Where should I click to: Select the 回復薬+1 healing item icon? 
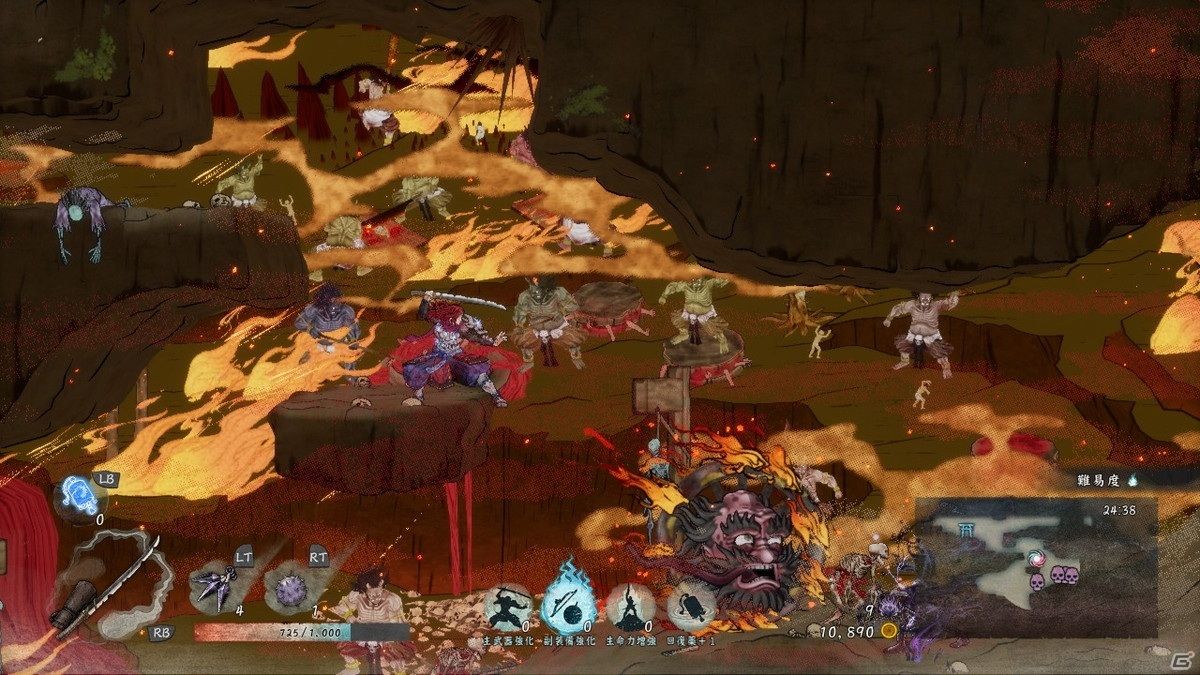[692, 607]
